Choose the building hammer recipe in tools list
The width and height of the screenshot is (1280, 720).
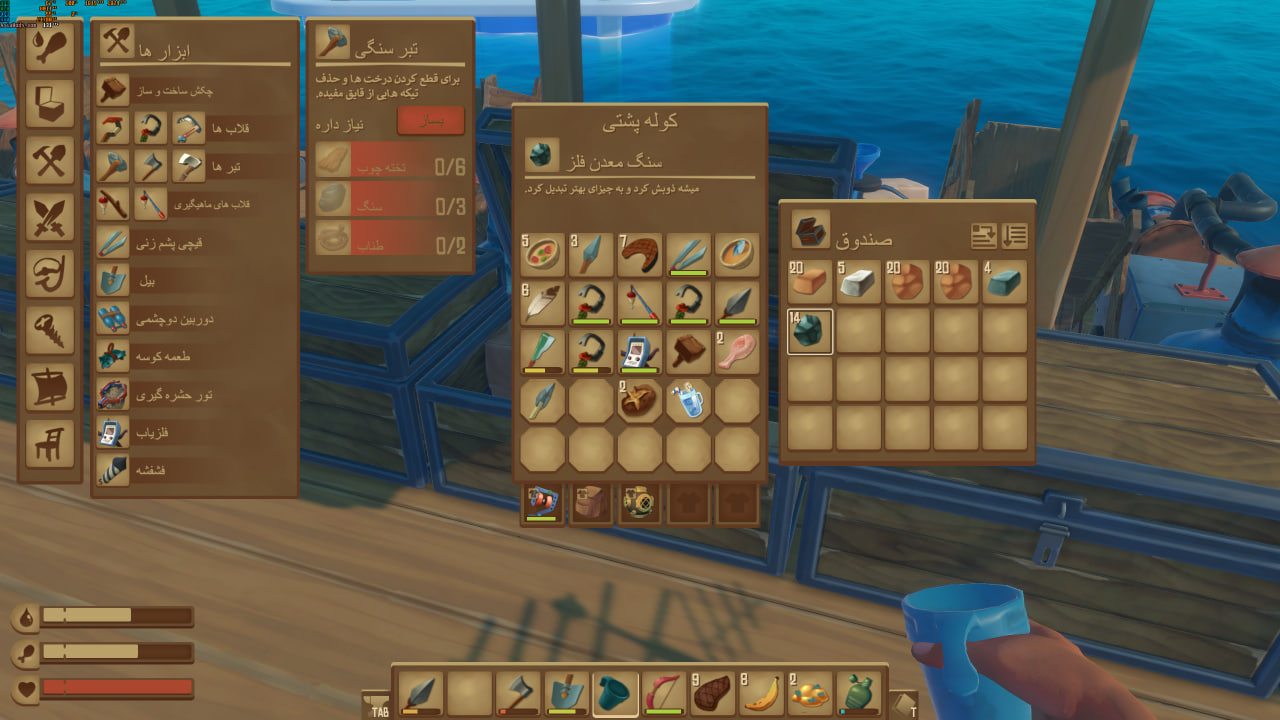coord(196,90)
